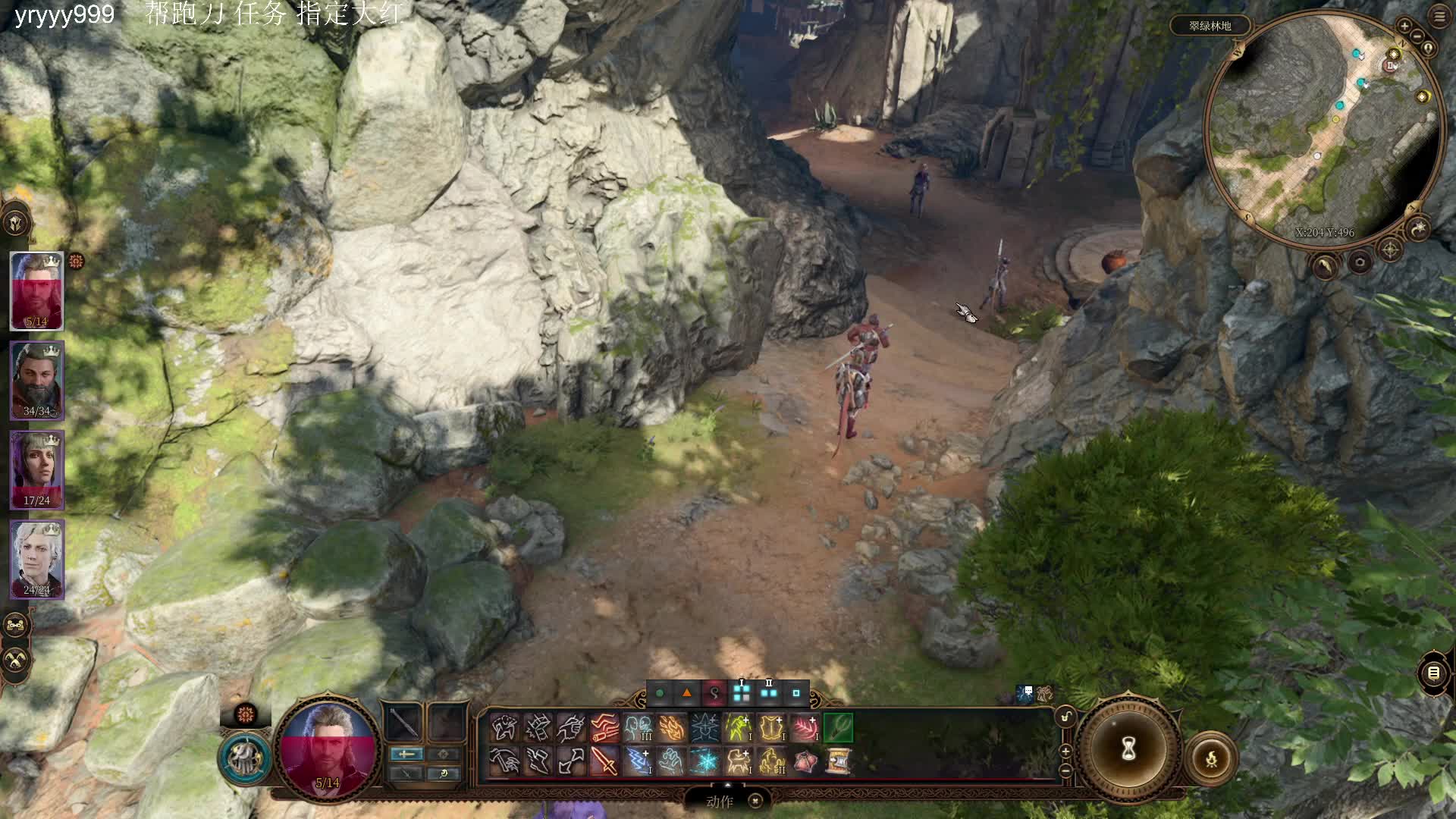Screen dimensions: 1456x819
Task: Select the green highlighted staff action
Action: 838,728
